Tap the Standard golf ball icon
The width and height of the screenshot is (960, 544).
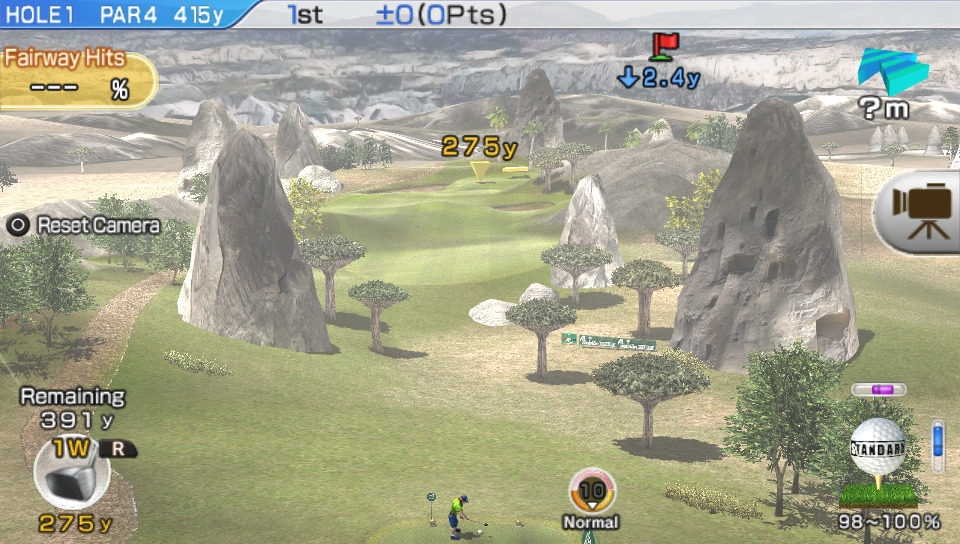(877, 450)
